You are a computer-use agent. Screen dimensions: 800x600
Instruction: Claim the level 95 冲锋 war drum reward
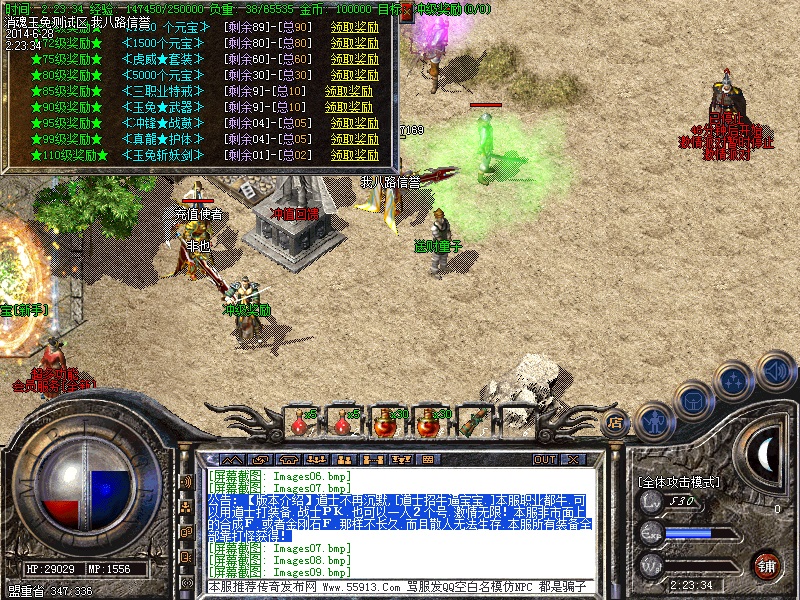click(x=353, y=123)
